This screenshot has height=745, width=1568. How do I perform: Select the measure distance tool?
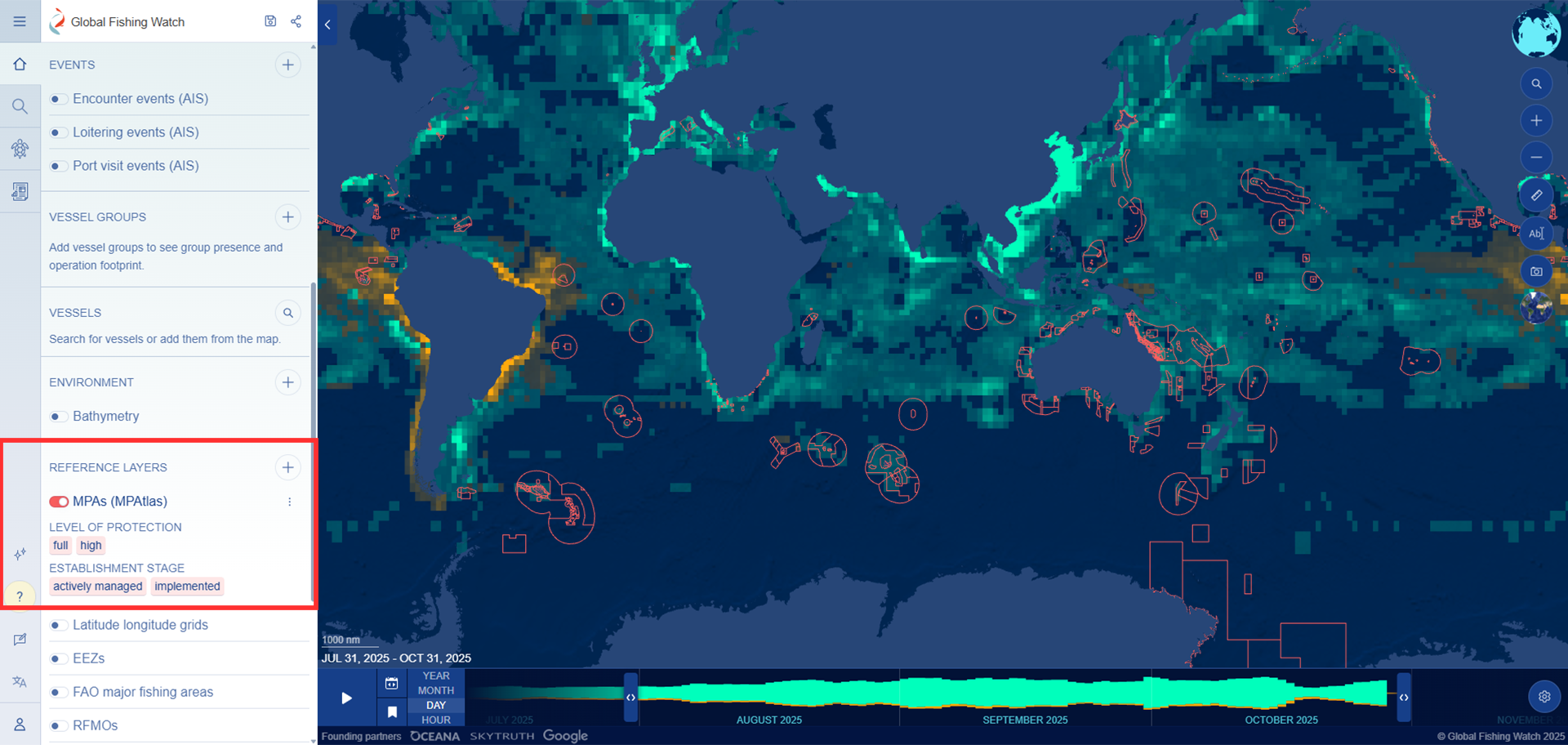1536,195
